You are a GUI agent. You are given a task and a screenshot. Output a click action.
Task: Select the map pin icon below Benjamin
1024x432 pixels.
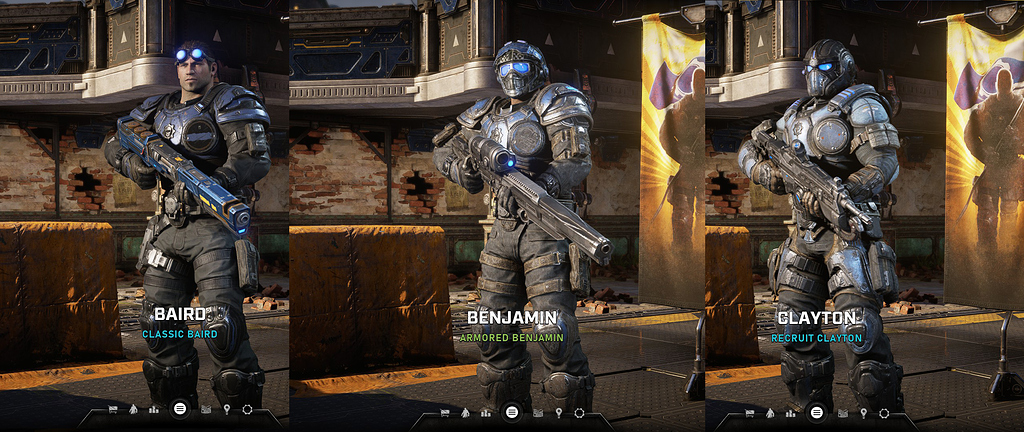(x=558, y=411)
